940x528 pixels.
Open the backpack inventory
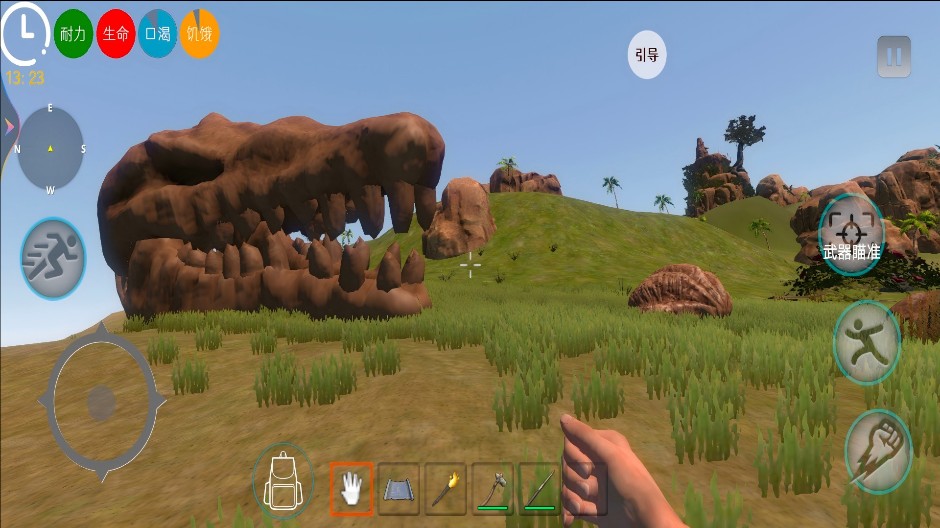284,479
